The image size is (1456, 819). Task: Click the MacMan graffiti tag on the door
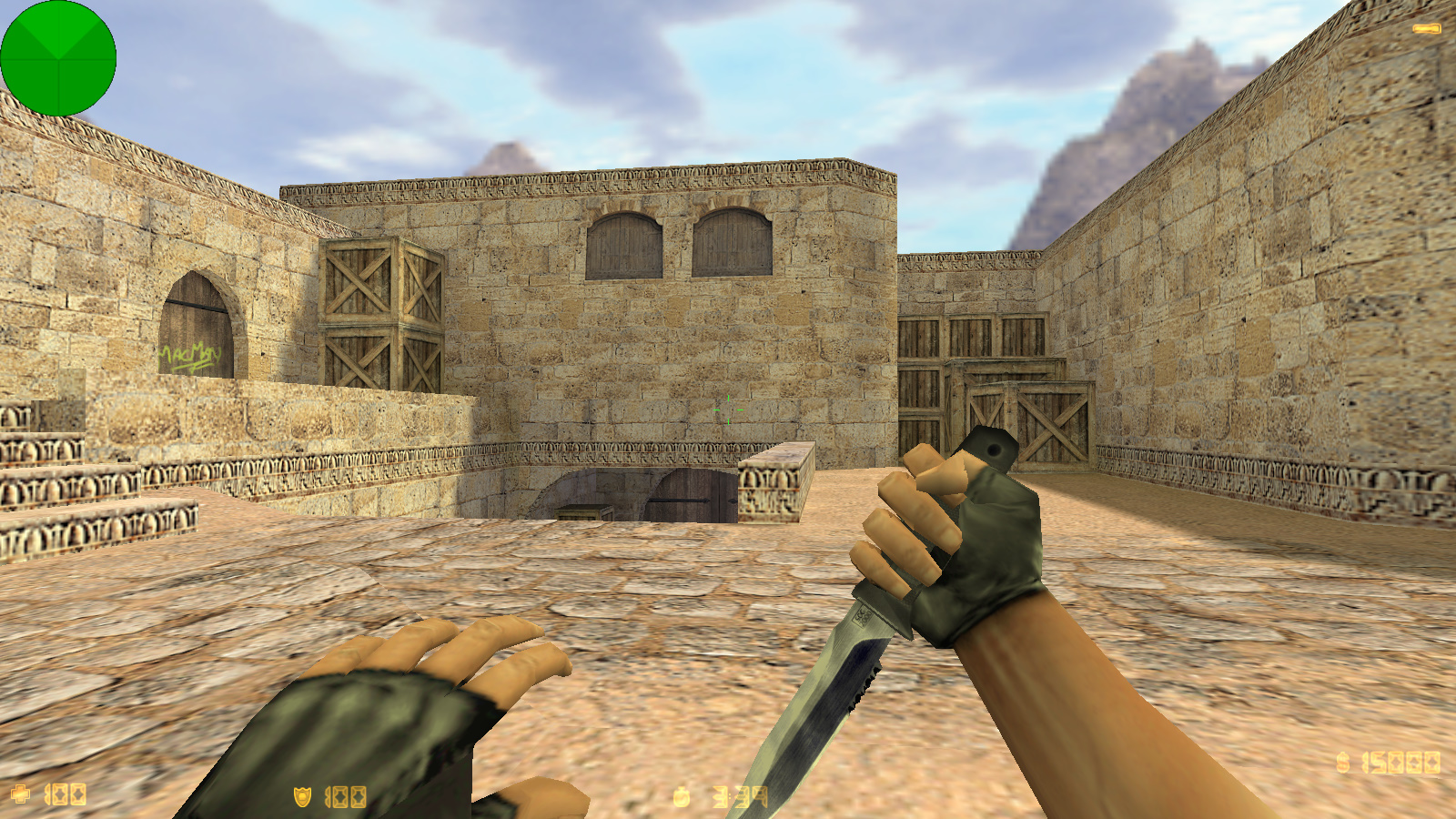point(187,353)
